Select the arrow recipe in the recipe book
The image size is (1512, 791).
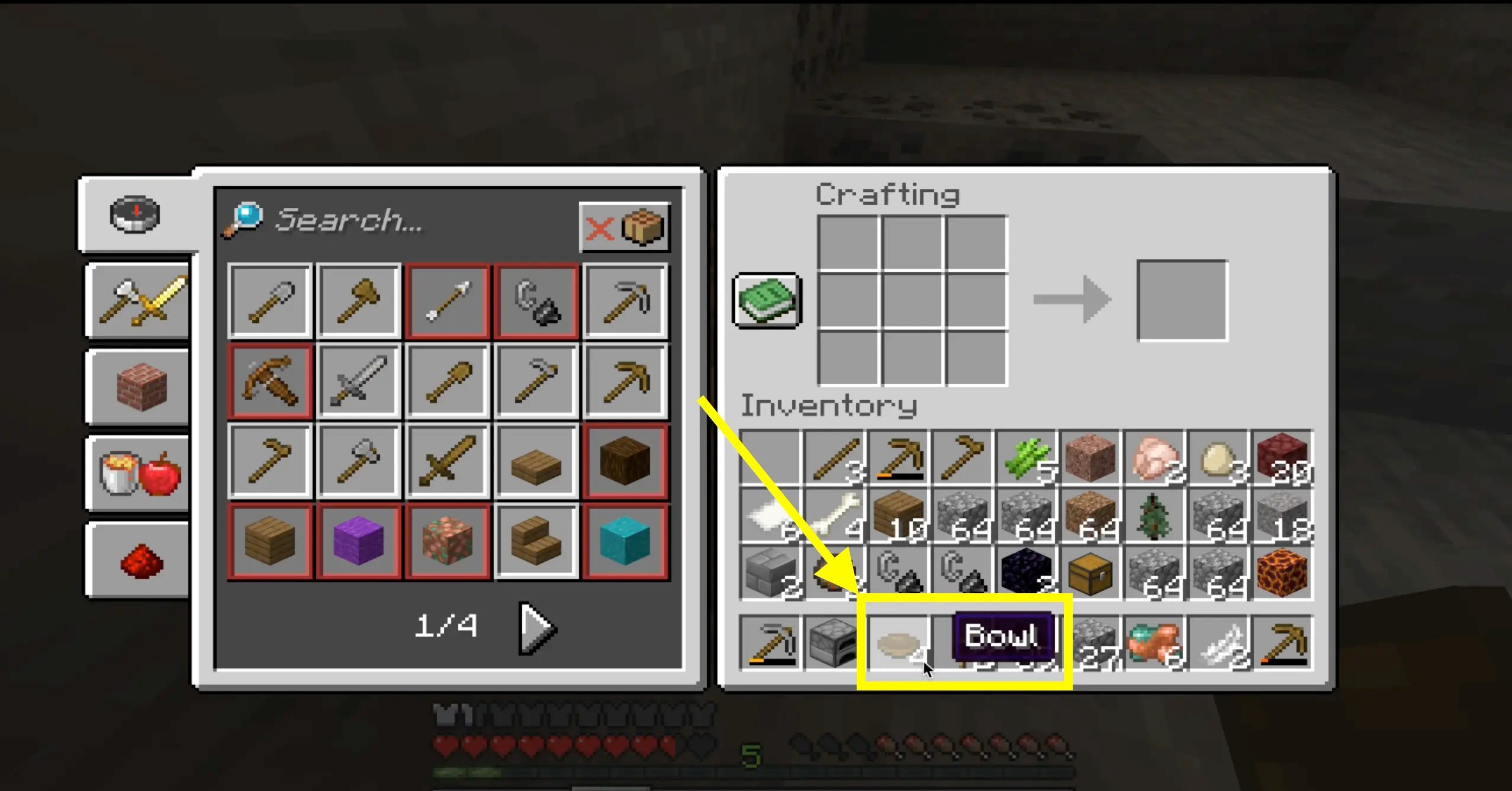(x=448, y=301)
